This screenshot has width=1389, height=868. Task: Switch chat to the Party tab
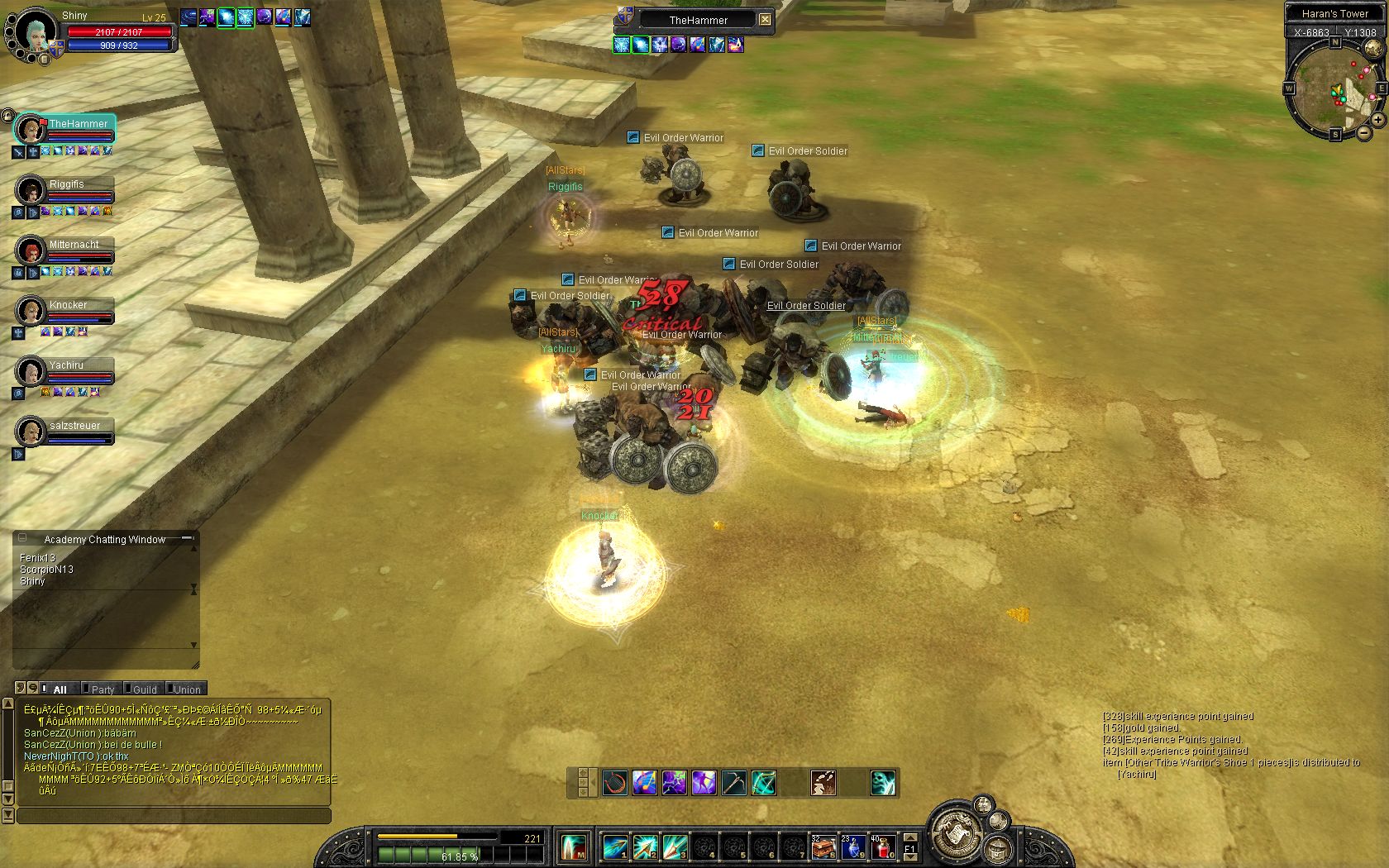coord(103,689)
